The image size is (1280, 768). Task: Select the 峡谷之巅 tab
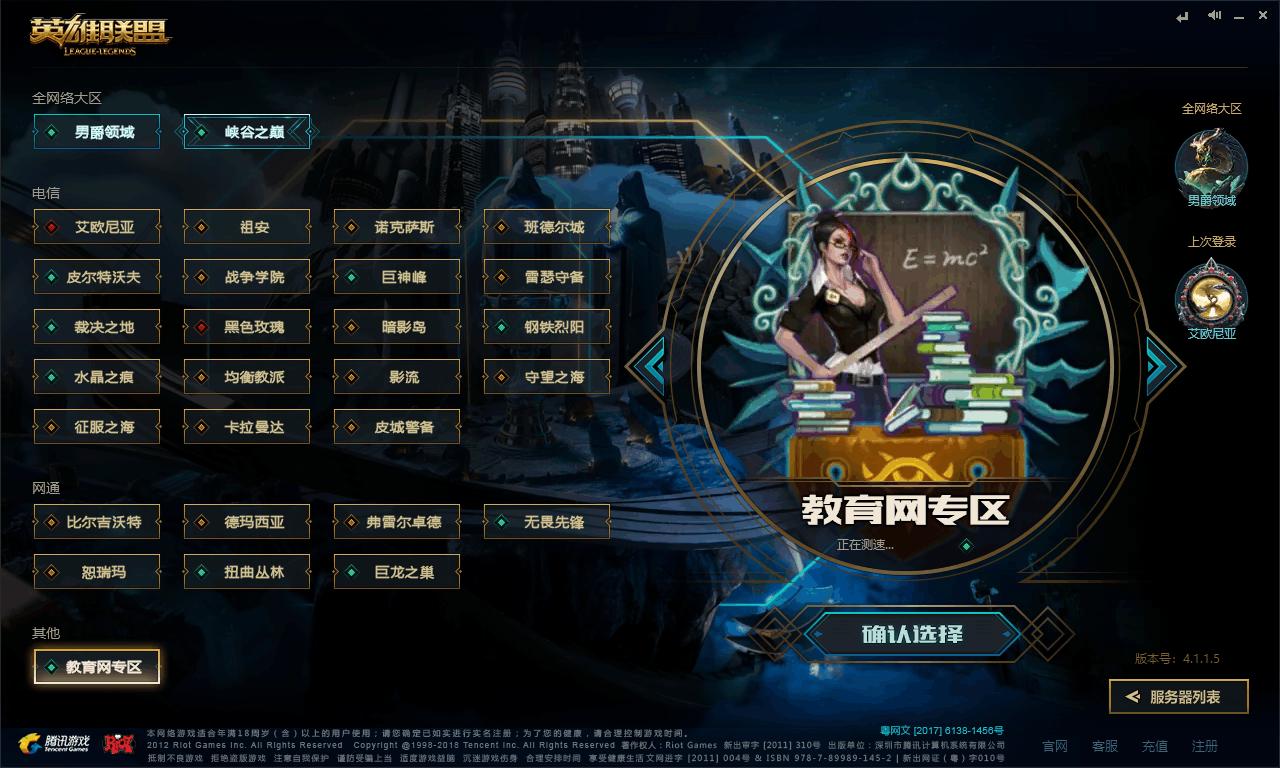coord(247,131)
